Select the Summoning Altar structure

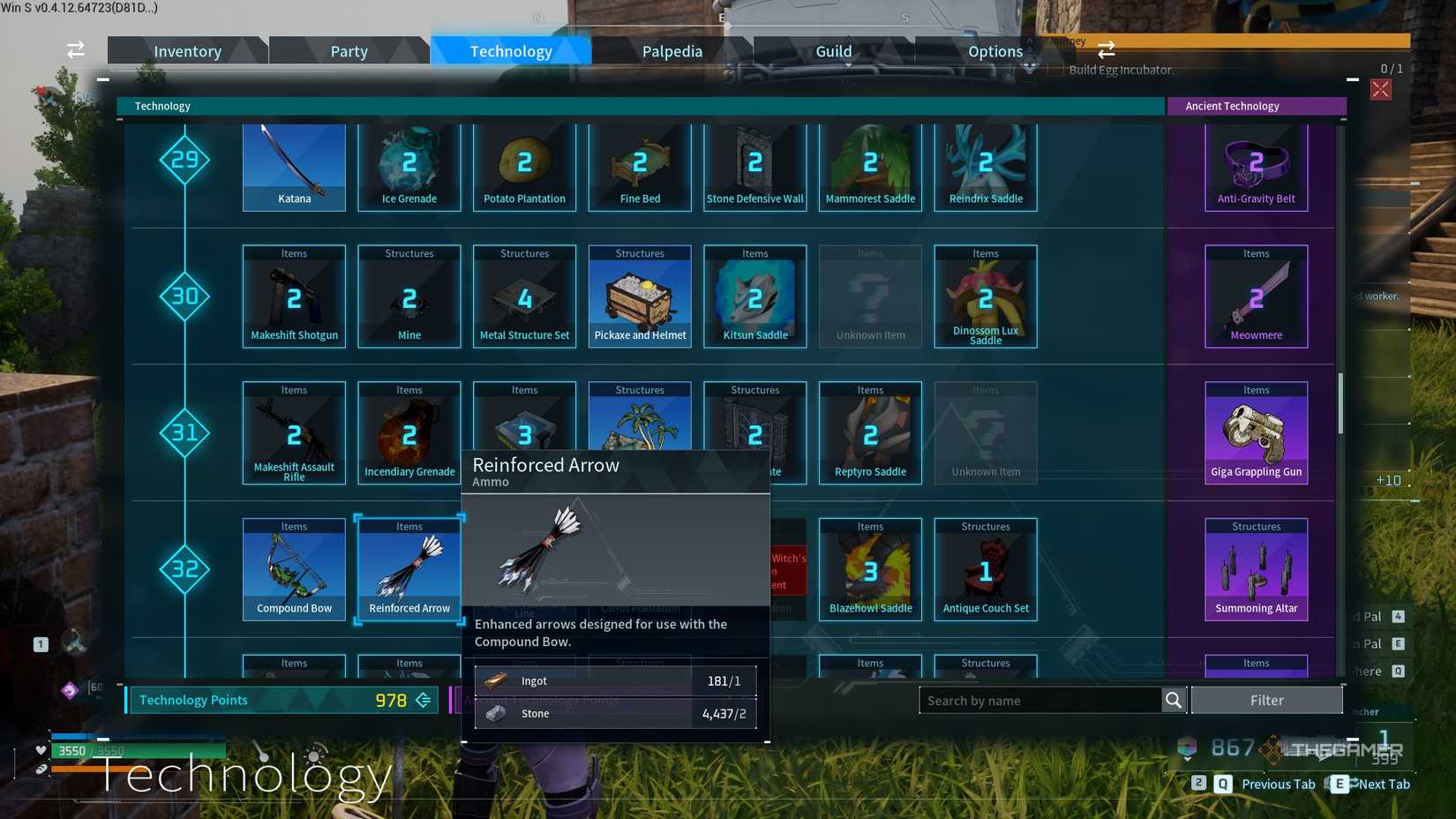[x=1255, y=569]
